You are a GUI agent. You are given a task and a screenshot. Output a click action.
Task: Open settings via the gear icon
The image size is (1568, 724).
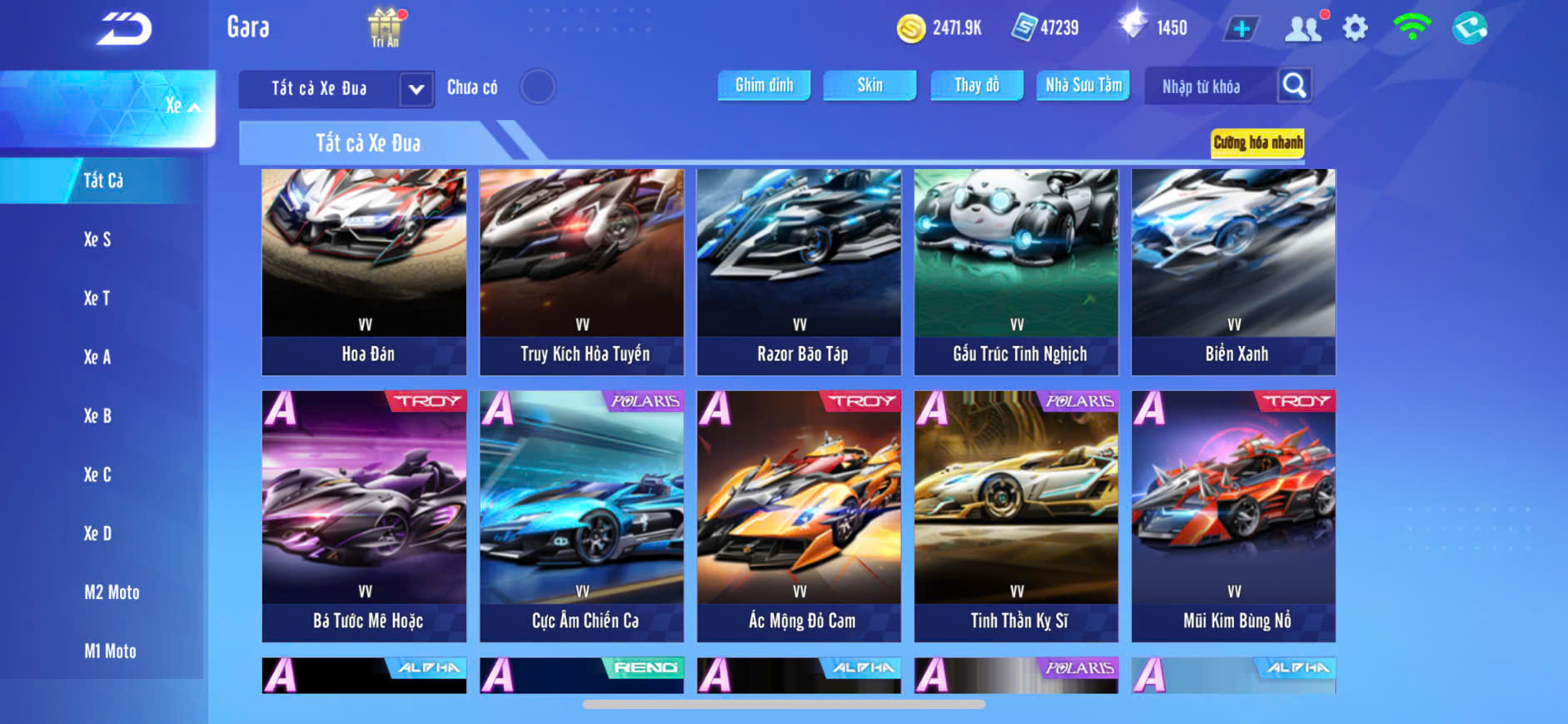click(x=1355, y=29)
